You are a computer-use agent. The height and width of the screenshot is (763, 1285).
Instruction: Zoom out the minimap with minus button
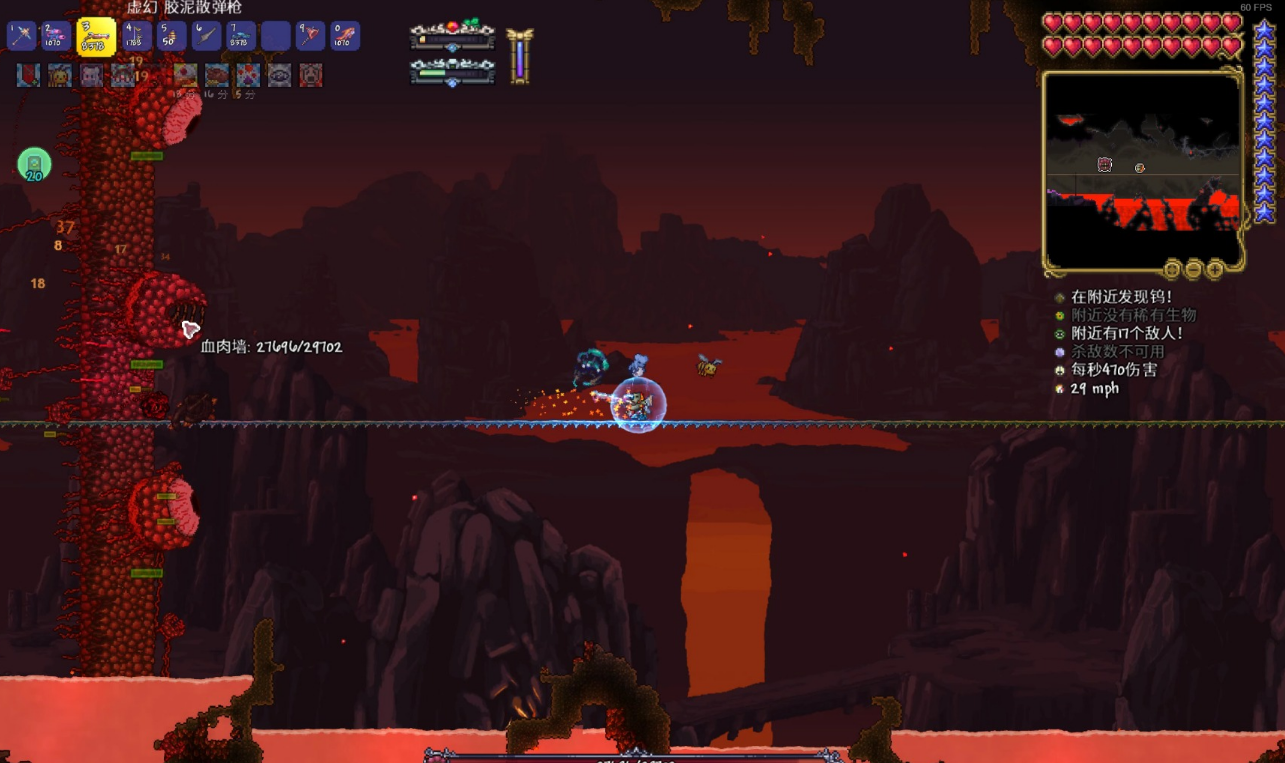point(1194,269)
